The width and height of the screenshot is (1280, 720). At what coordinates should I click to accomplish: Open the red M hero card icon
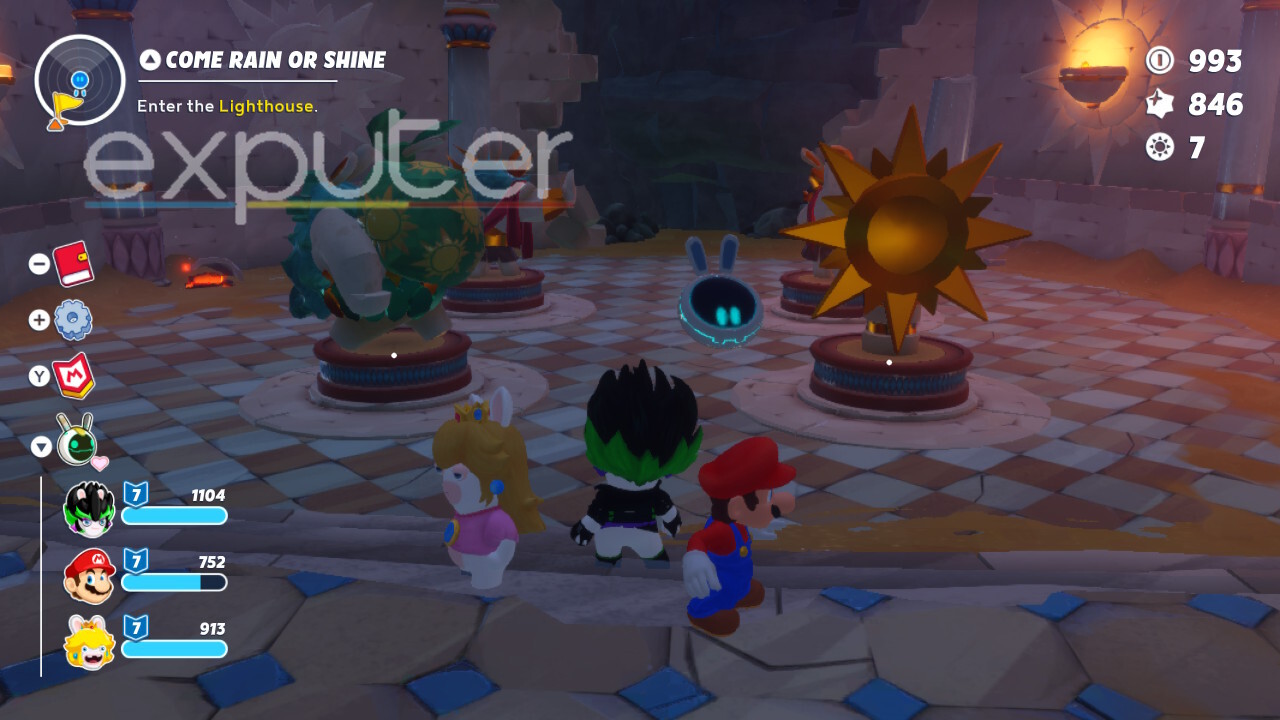tap(73, 376)
